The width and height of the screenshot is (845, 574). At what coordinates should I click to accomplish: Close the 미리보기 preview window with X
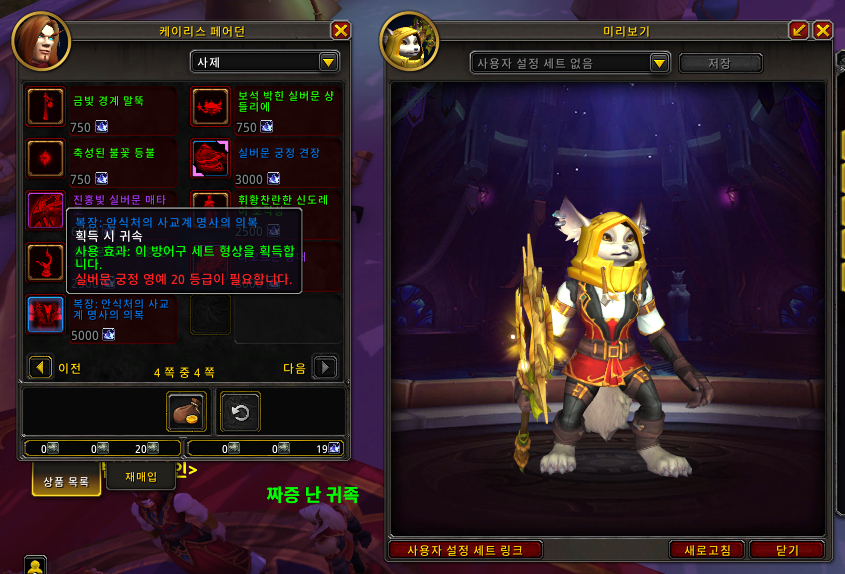pos(823,30)
